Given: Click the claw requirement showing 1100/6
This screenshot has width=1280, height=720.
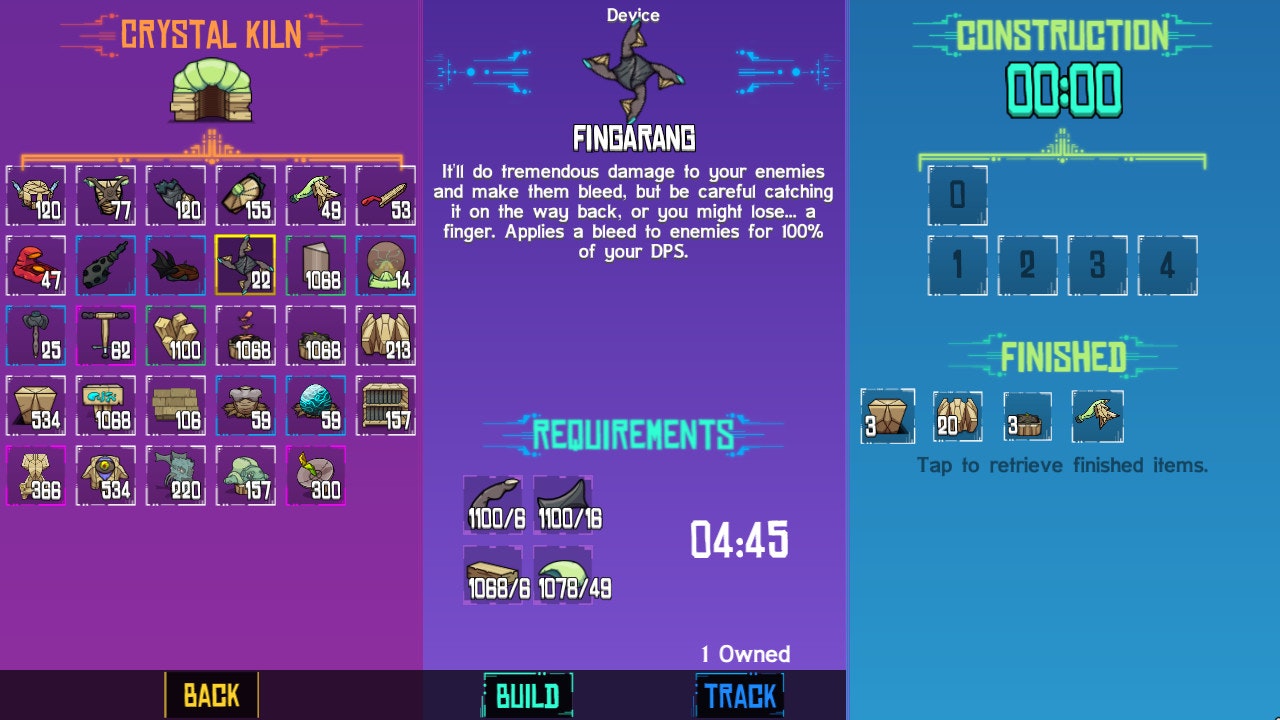Looking at the screenshot, I should tap(493, 505).
